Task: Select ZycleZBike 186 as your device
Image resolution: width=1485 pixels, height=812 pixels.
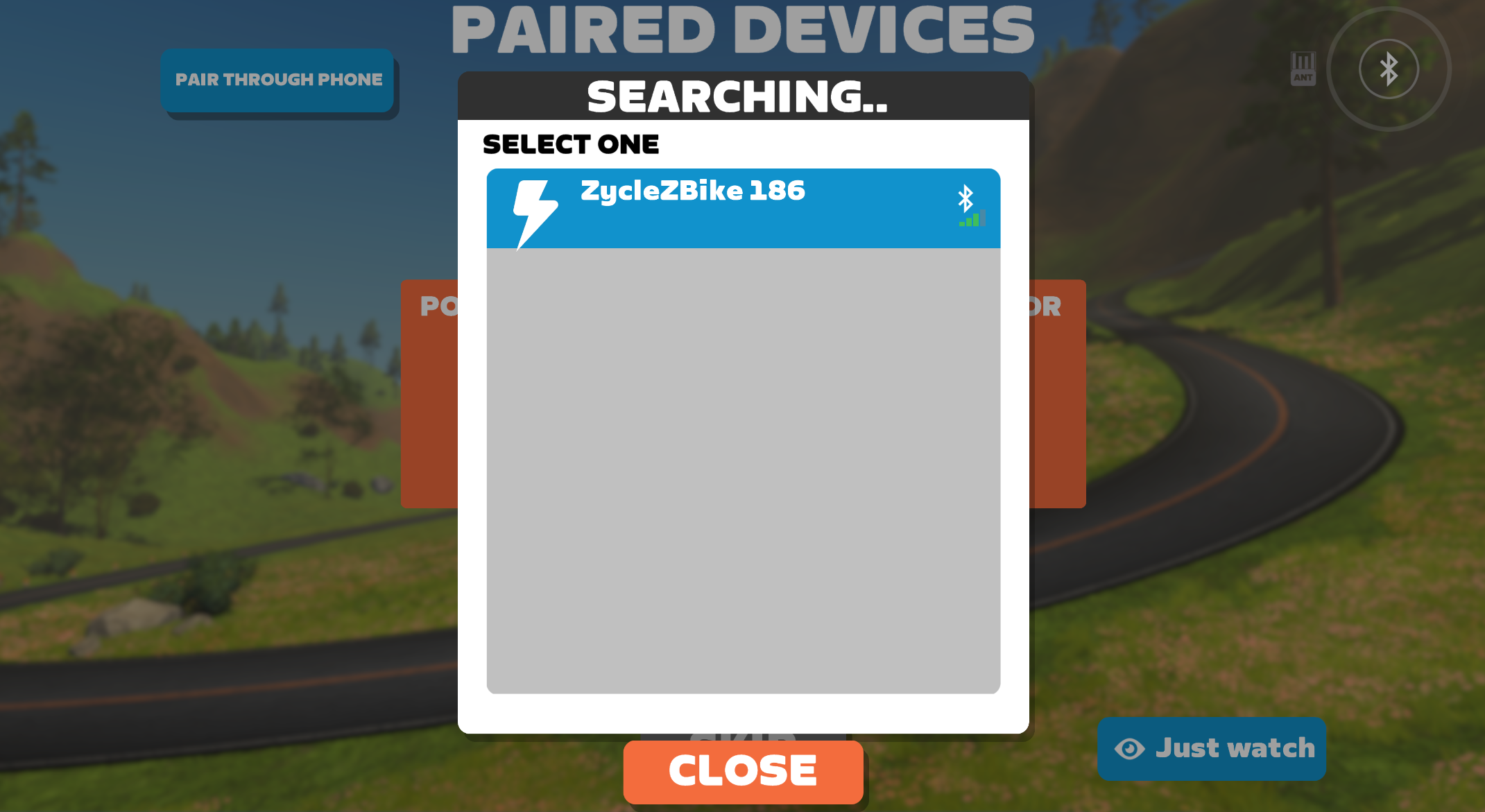Action: point(743,207)
